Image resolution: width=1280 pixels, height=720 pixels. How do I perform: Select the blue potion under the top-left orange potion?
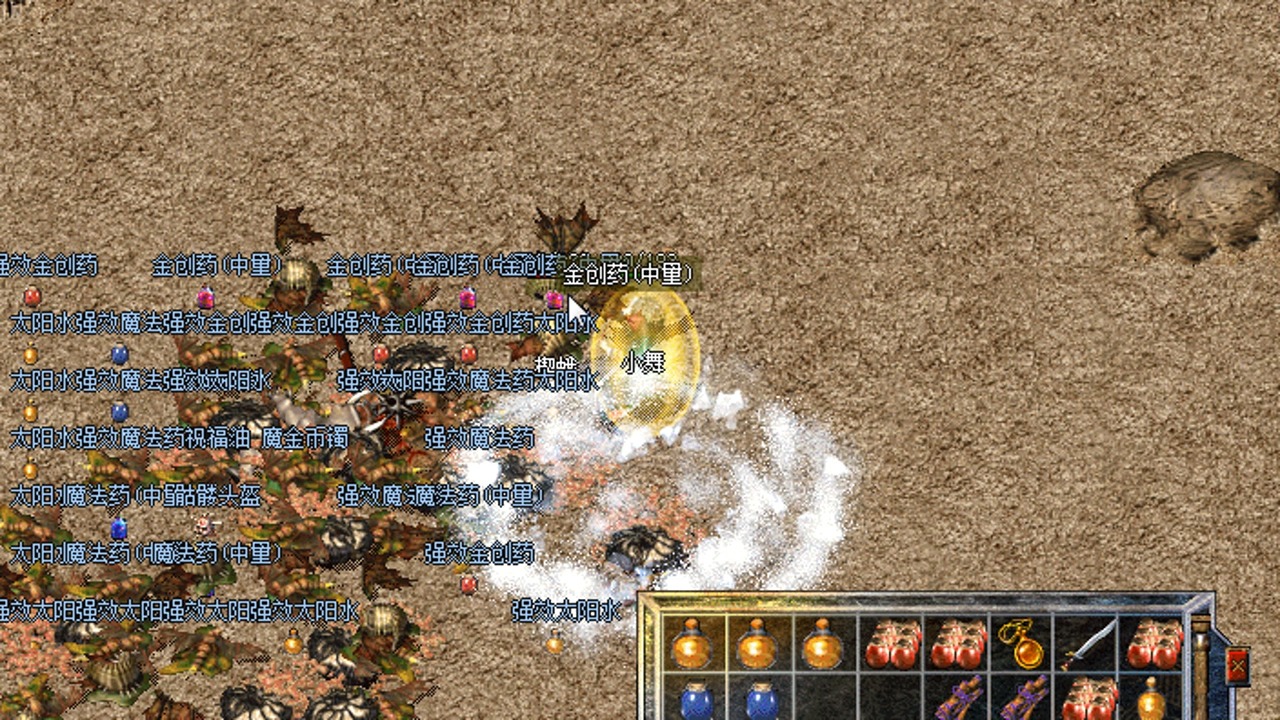694,700
